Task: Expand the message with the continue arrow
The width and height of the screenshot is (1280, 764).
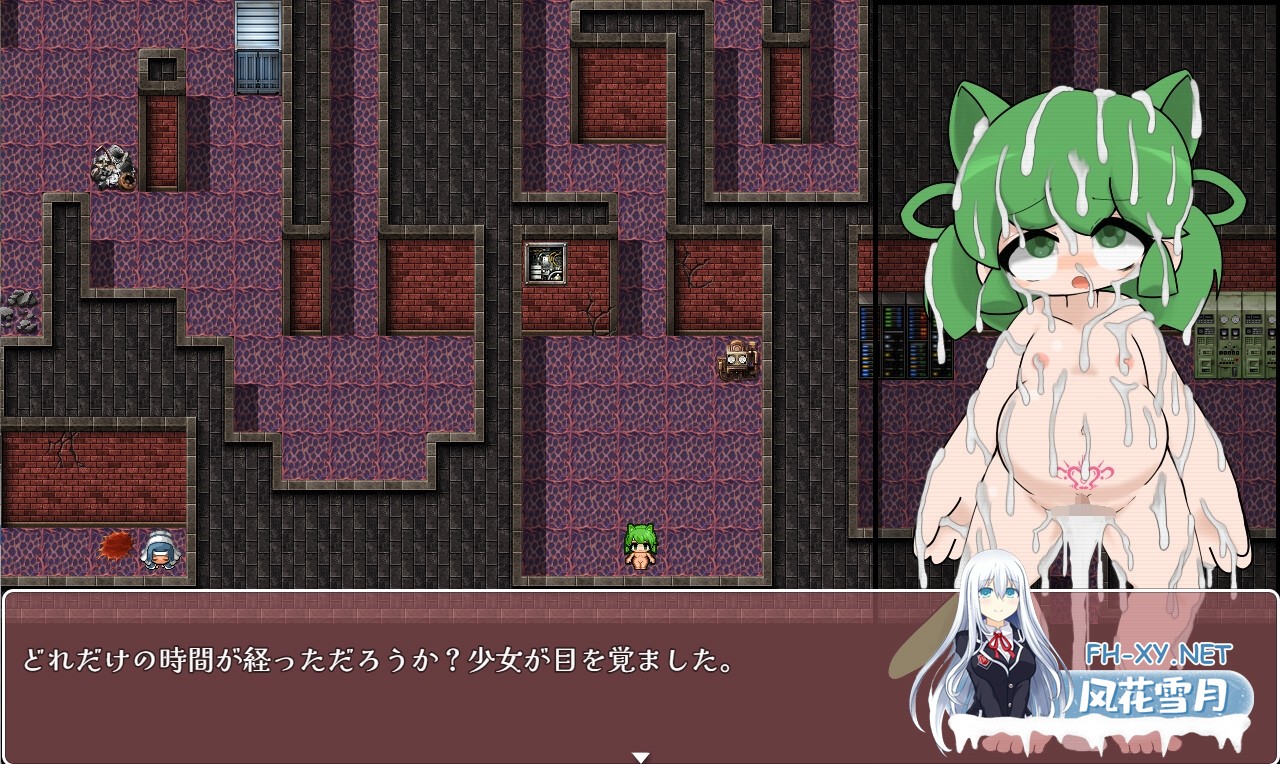Action: tap(640, 755)
